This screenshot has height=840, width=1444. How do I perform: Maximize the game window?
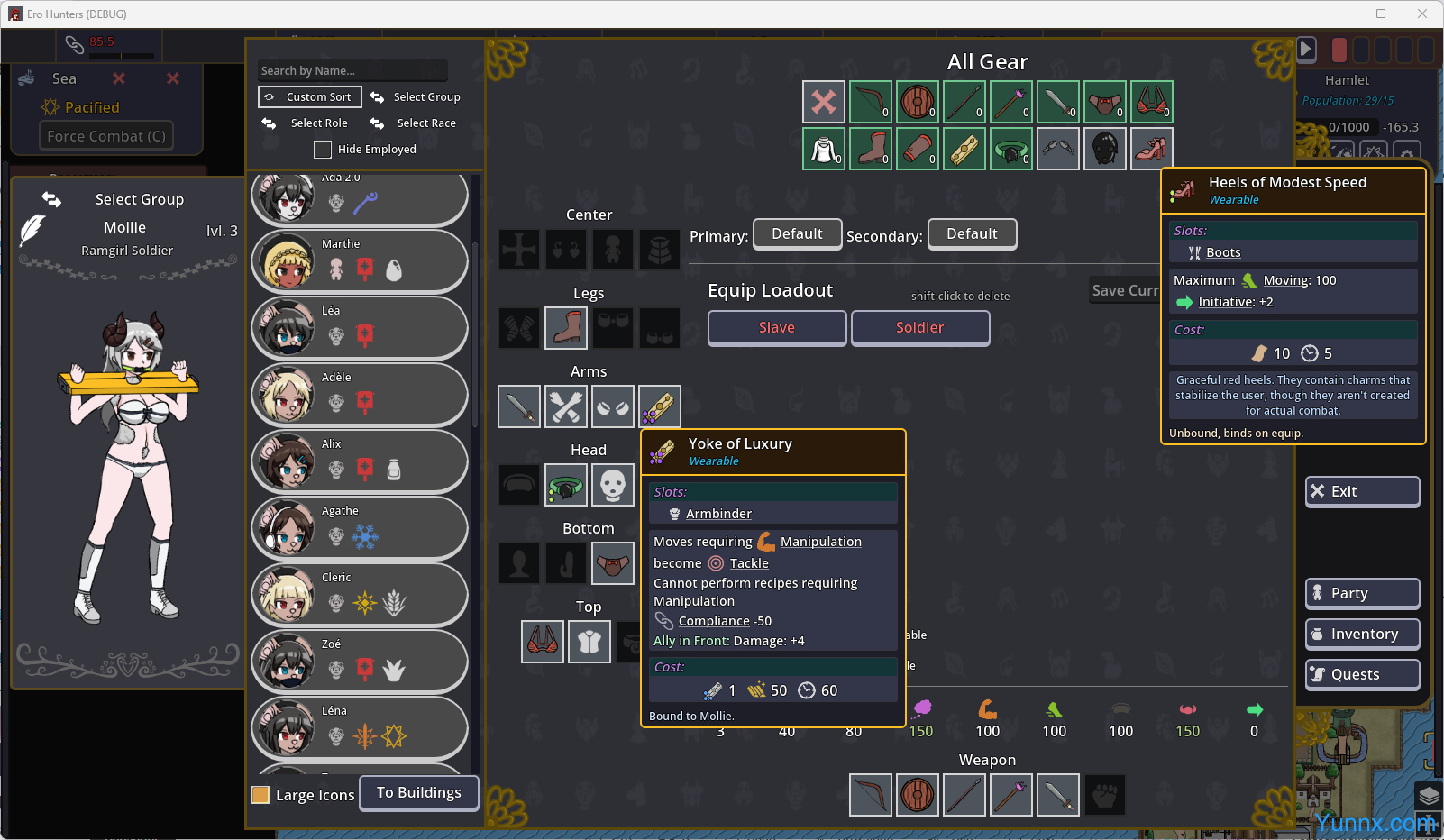pos(1380,14)
